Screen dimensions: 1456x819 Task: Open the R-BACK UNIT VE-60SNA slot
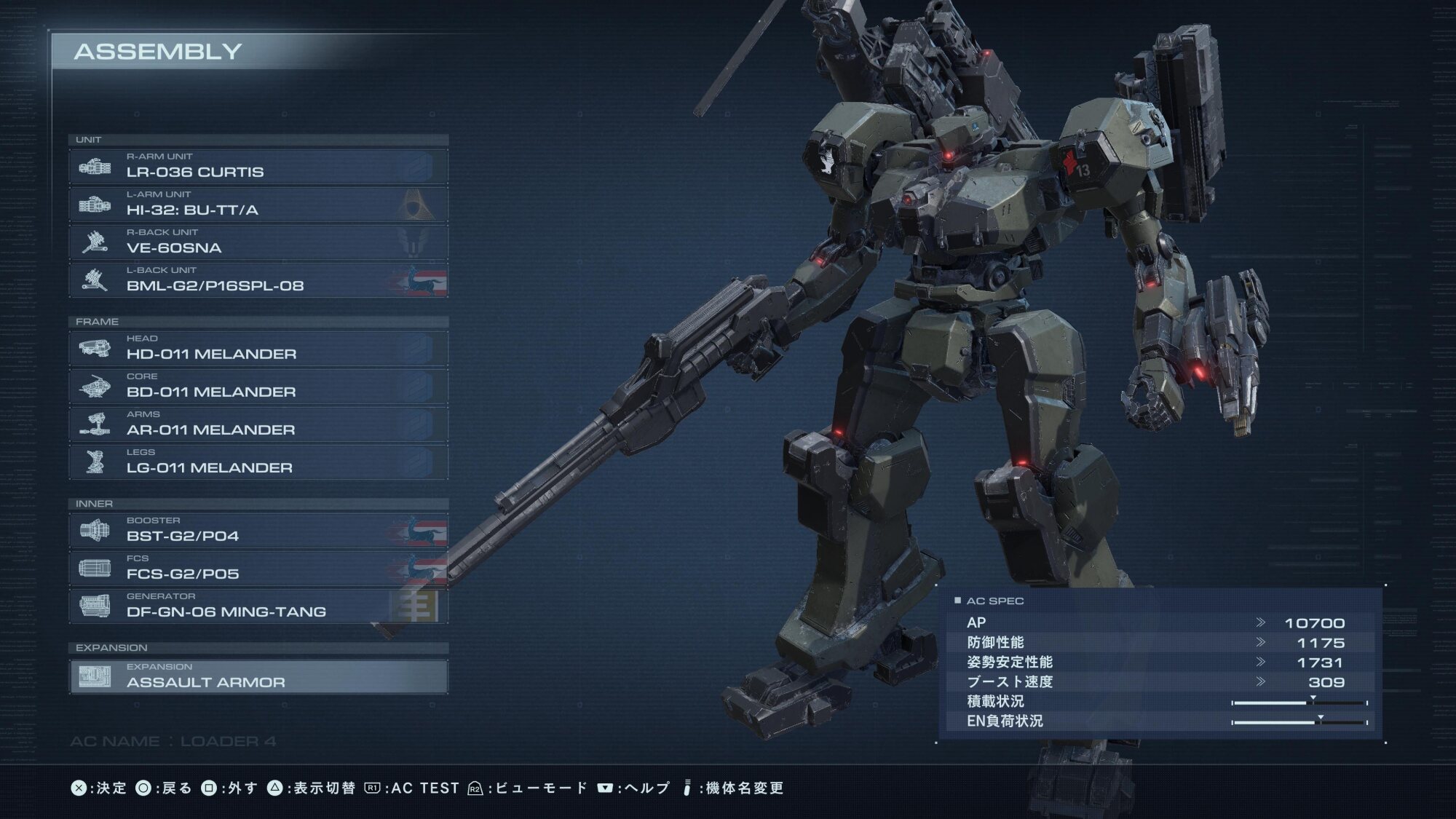pyautogui.click(x=258, y=242)
